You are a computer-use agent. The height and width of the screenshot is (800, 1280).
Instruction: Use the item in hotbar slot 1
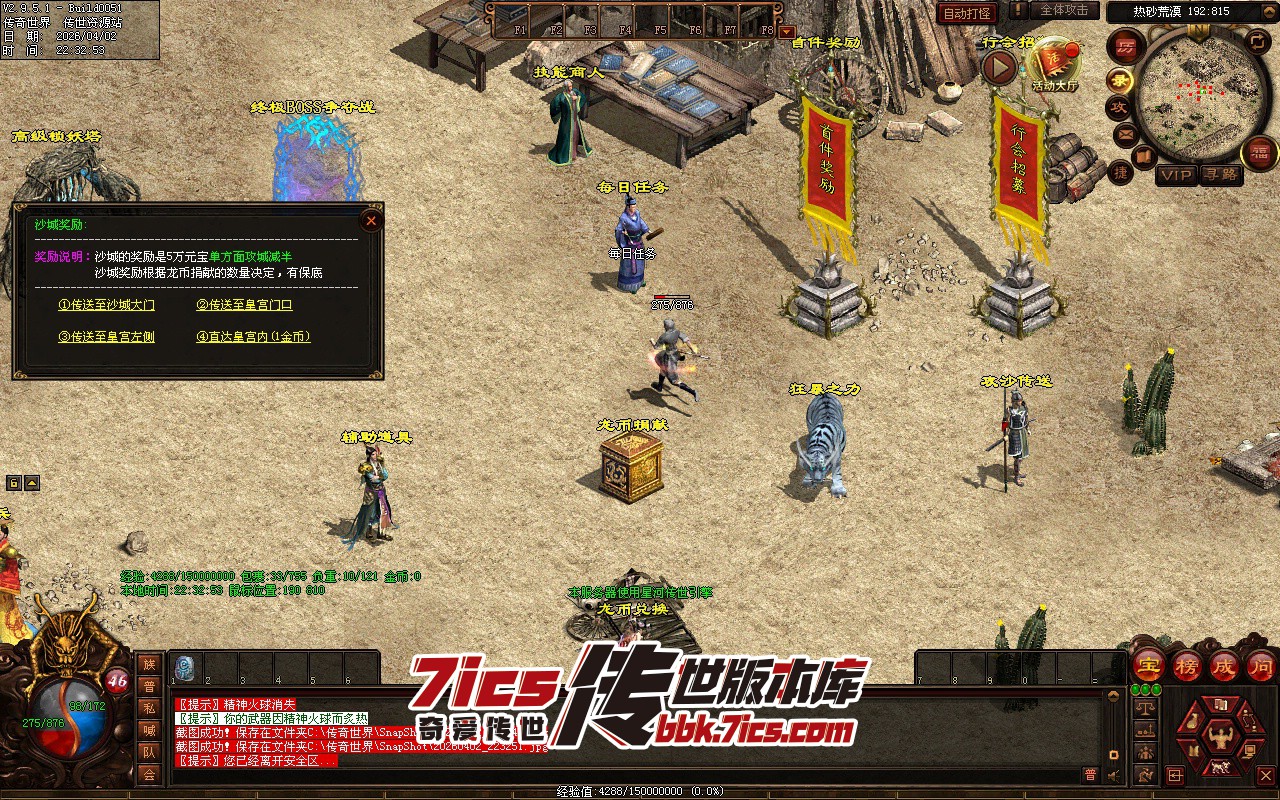pos(185,667)
